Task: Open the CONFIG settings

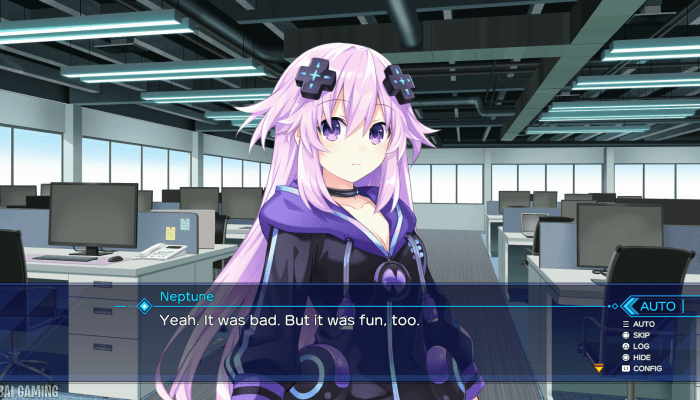Action: click(x=646, y=368)
